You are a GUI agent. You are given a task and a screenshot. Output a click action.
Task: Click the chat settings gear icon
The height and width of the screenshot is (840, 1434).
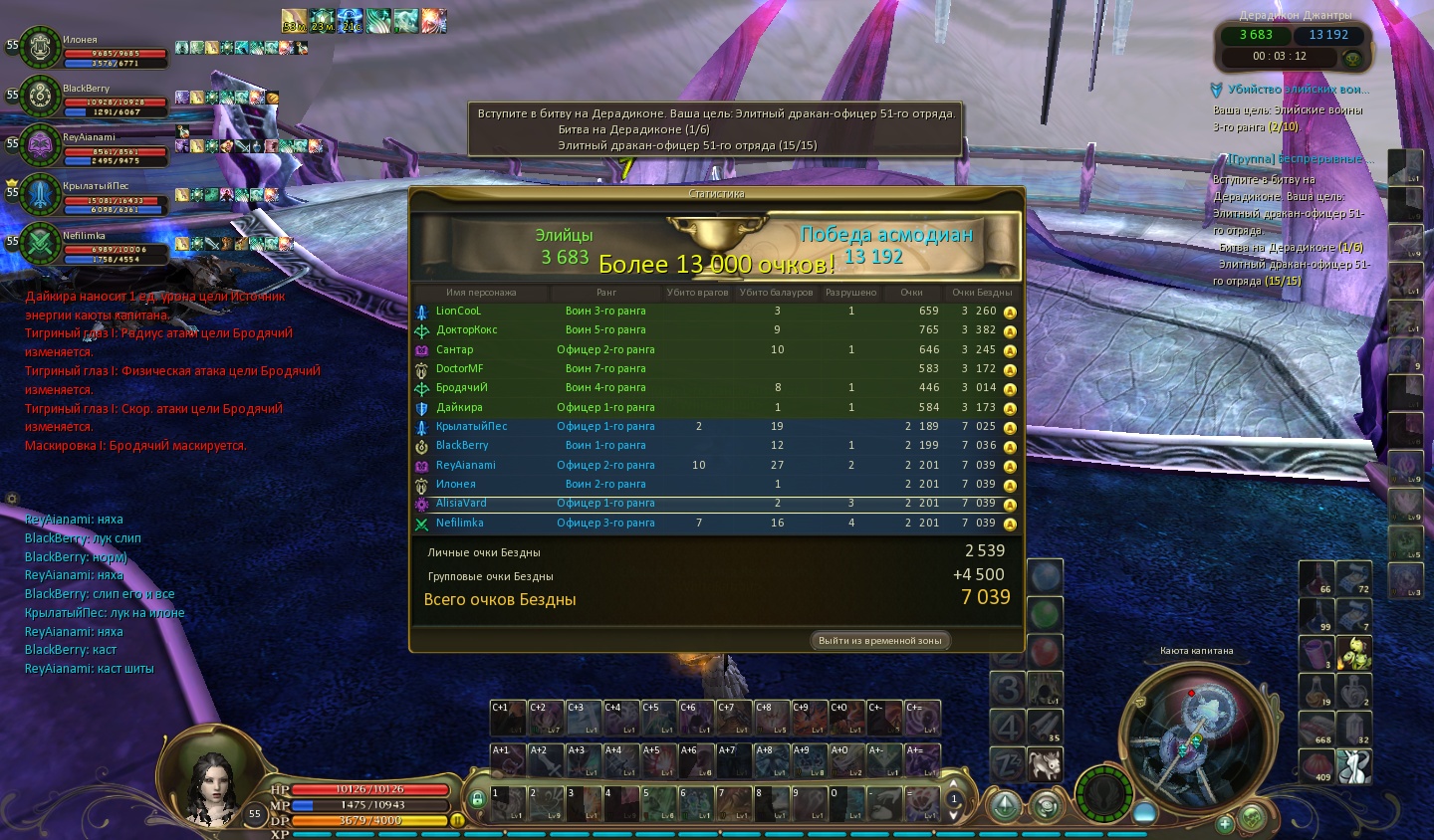pyautogui.click(x=12, y=498)
